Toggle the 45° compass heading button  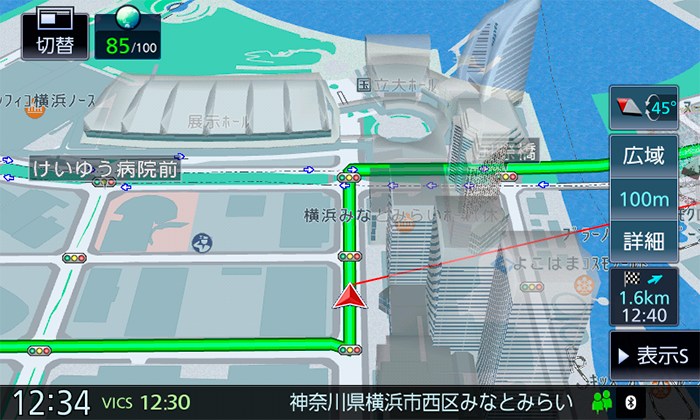tap(643, 108)
